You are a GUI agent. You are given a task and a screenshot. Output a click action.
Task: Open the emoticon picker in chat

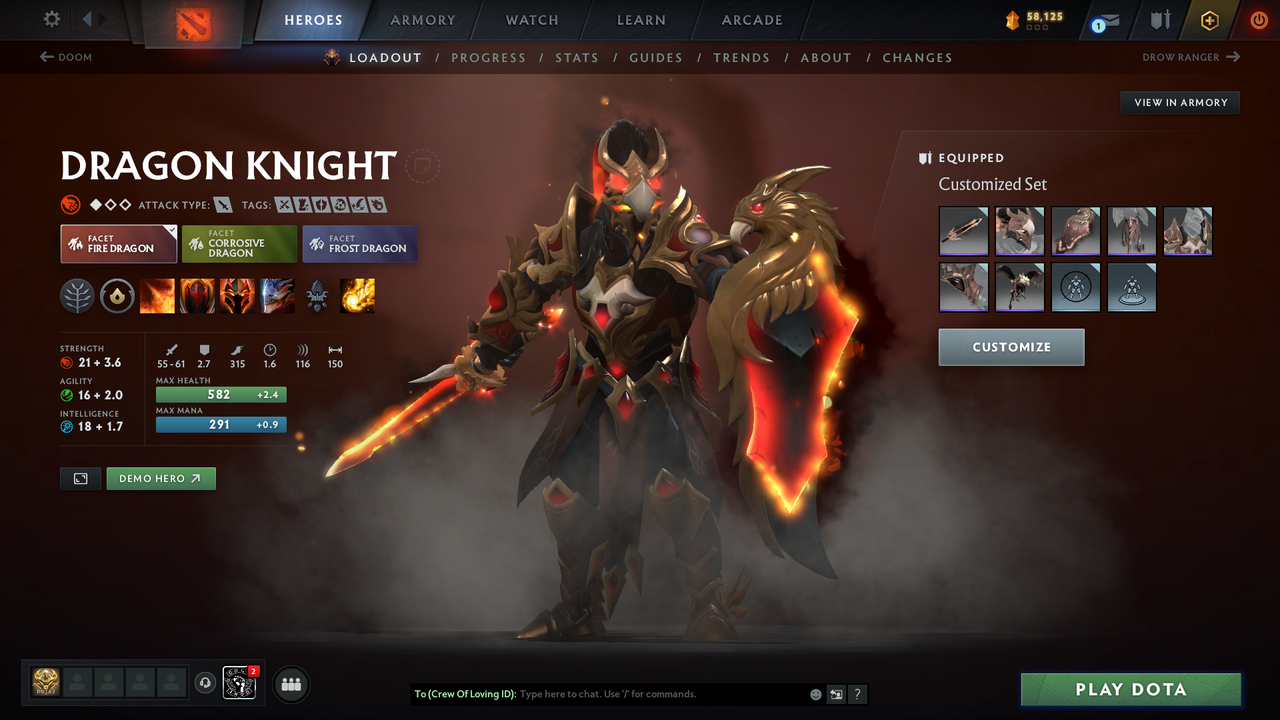(x=814, y=694)
